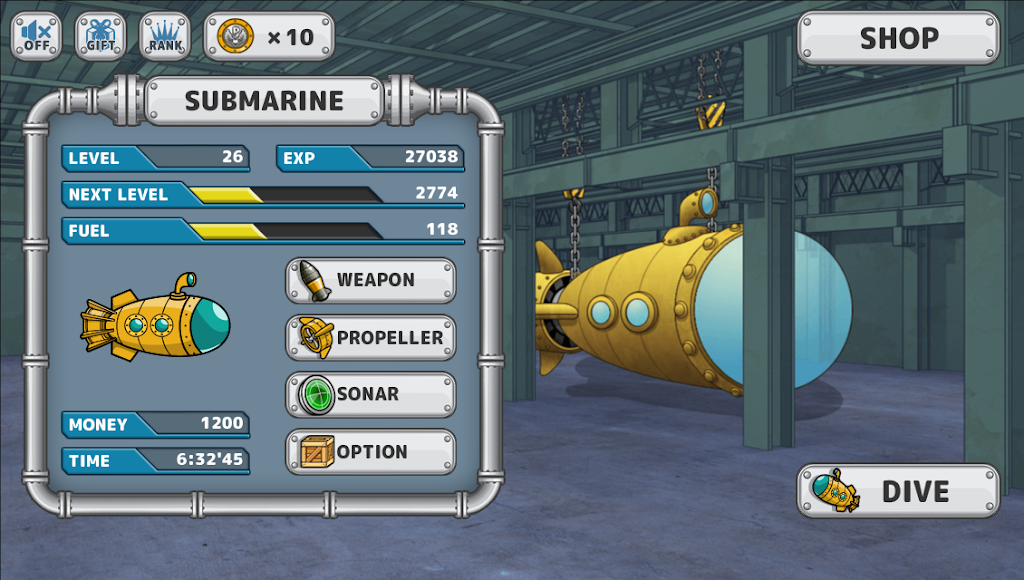
Task: Open the GIFT box menu
Action: point(101,37)
